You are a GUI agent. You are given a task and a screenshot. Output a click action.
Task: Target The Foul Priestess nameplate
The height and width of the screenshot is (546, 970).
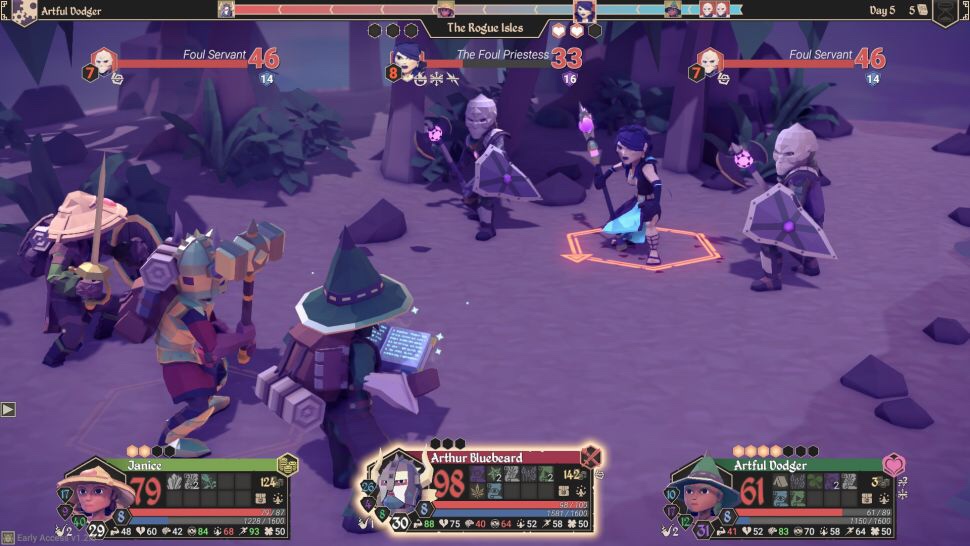point(500,56)
